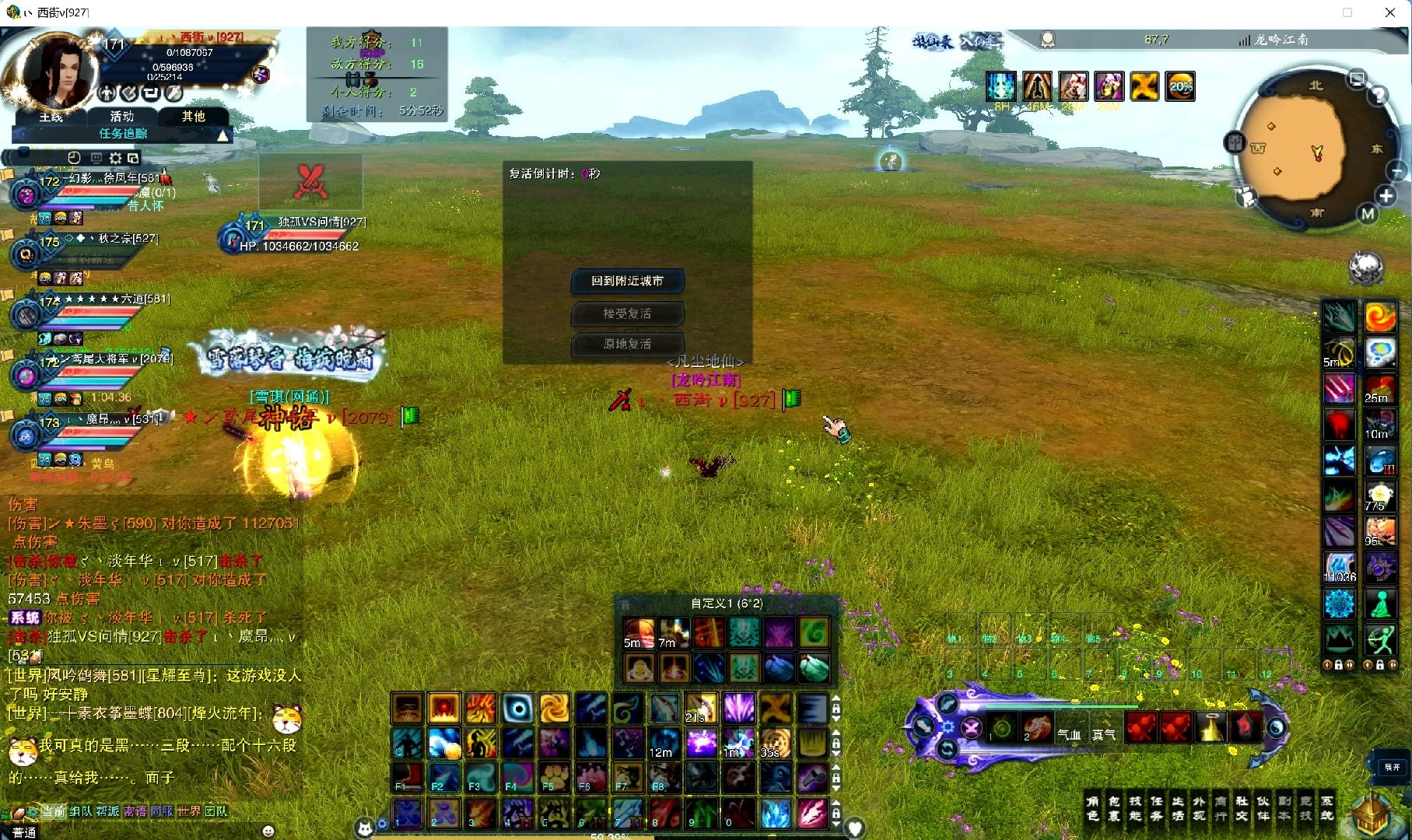
Task: Switch to the 主线 quest tab
Action: 51,117
